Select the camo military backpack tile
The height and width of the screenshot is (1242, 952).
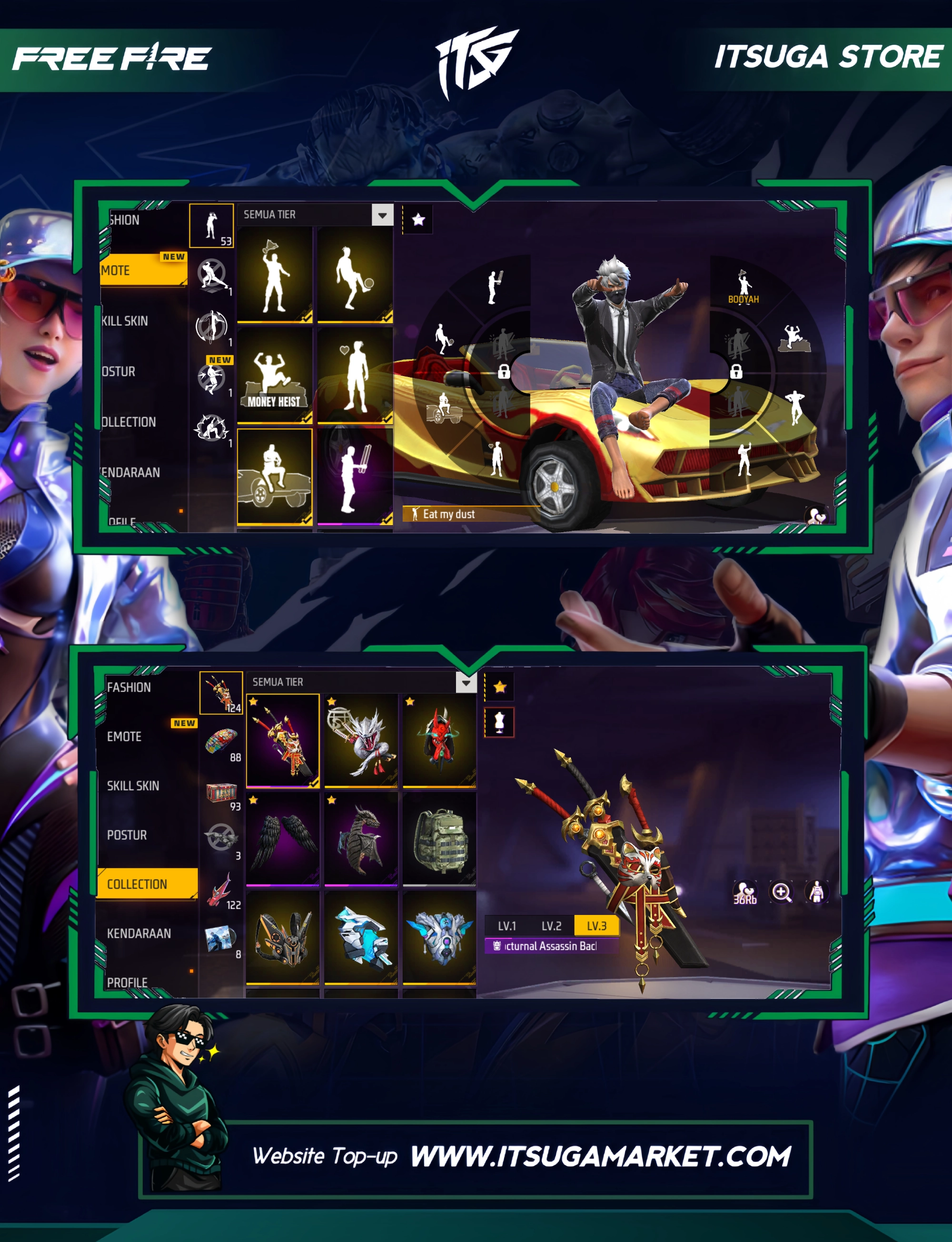(x=439, y=839)
